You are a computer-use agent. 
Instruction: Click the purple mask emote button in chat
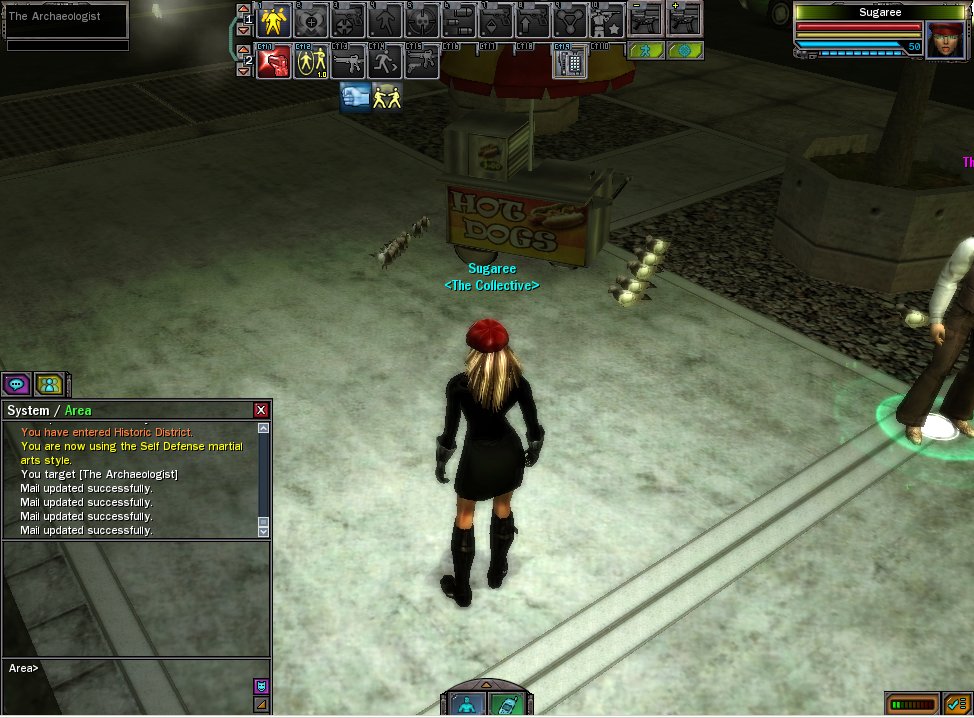click(261, 686)
